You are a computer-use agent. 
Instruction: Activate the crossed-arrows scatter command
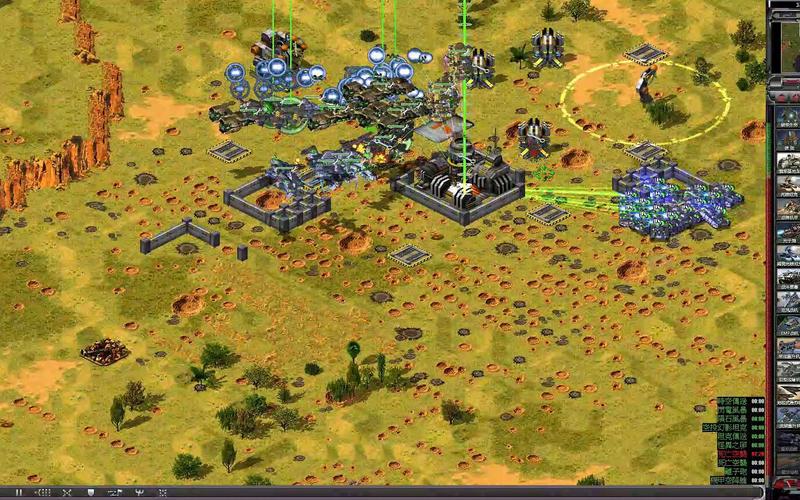coord(67,493)
